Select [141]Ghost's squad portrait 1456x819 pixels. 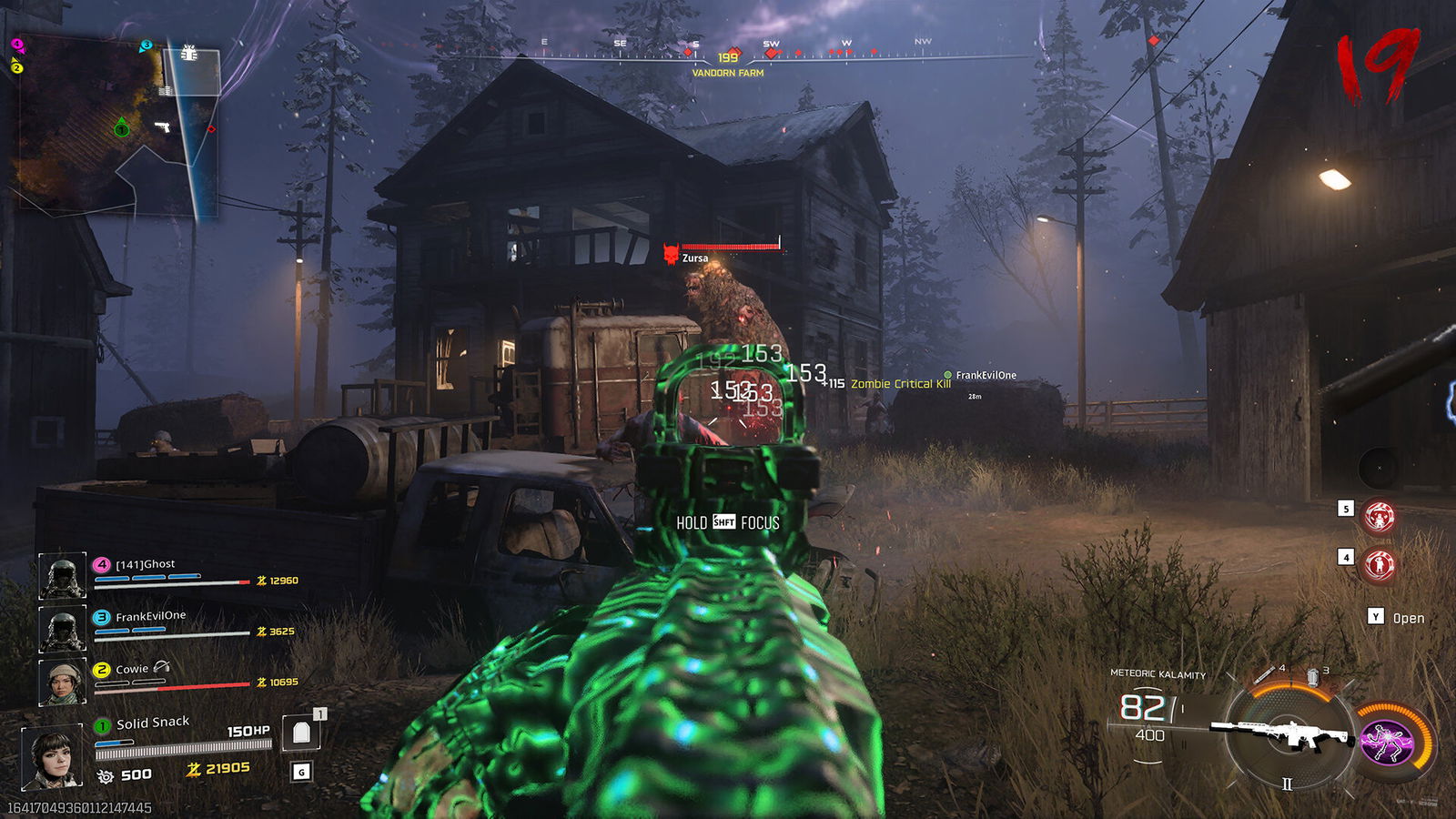63,576
